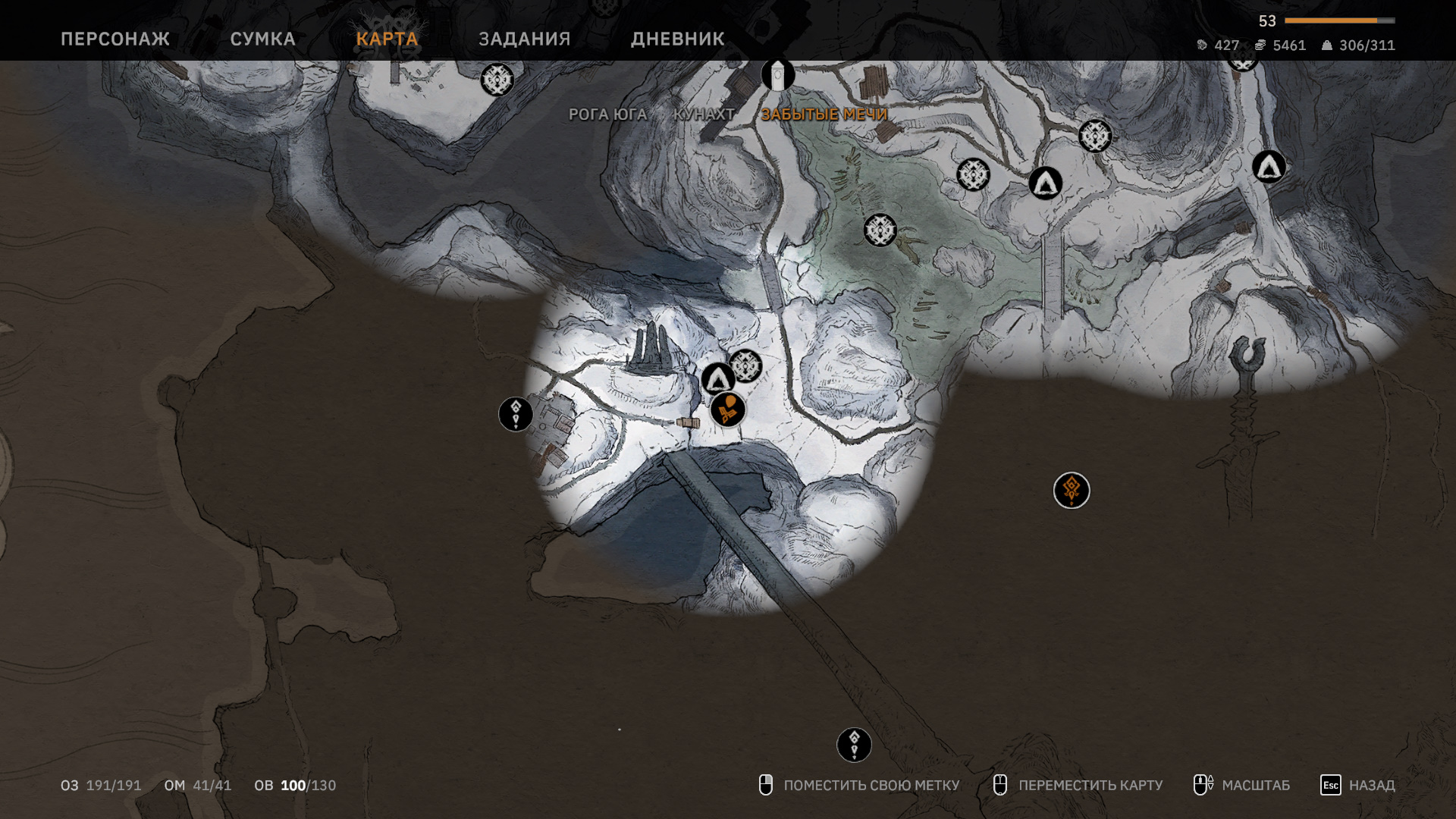This screenshot has height=819, width=1456.
Task: Open the СУМКА inventory tab
Action: click(262, 39)
